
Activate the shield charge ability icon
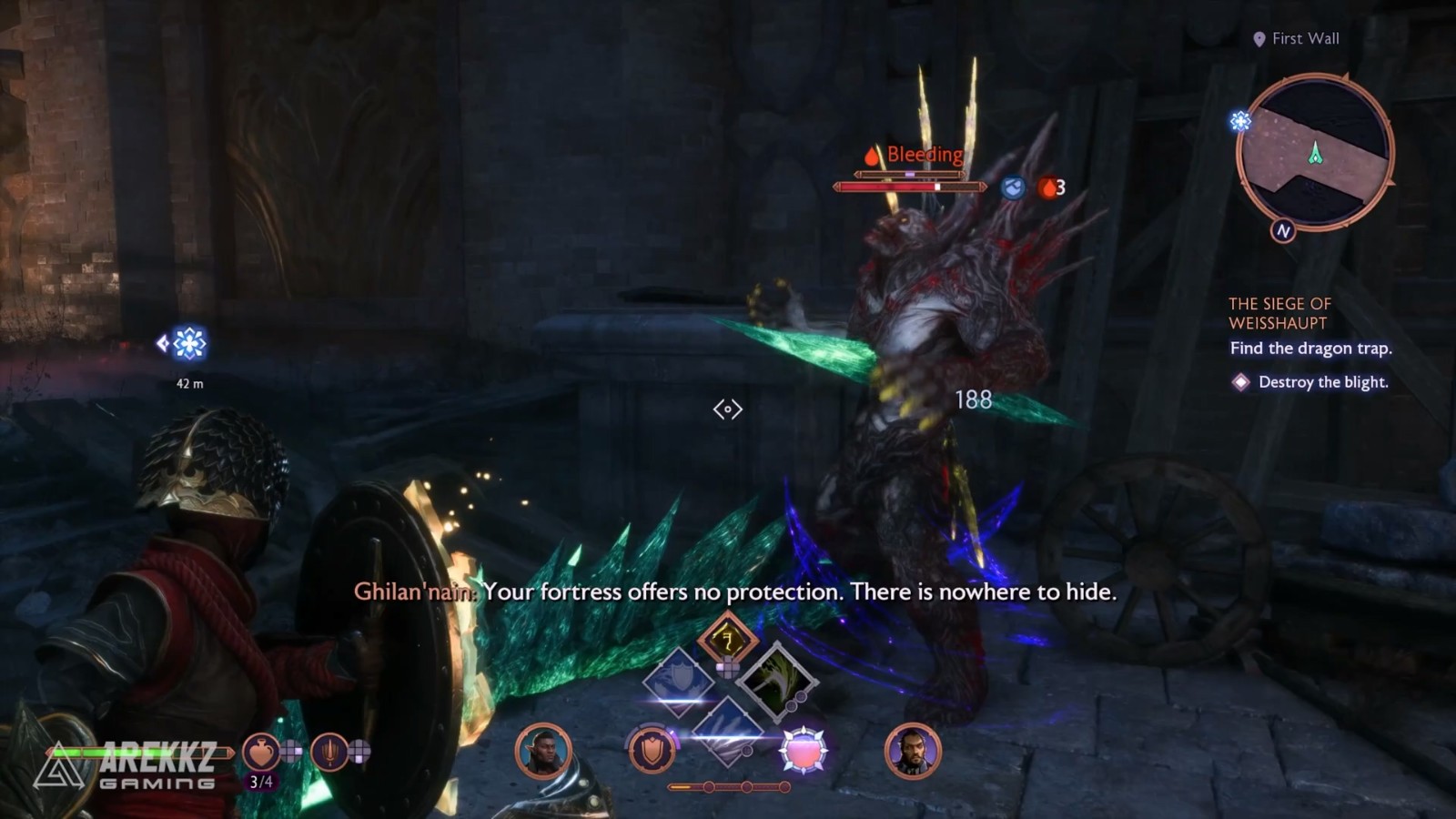tap(679, 679)
